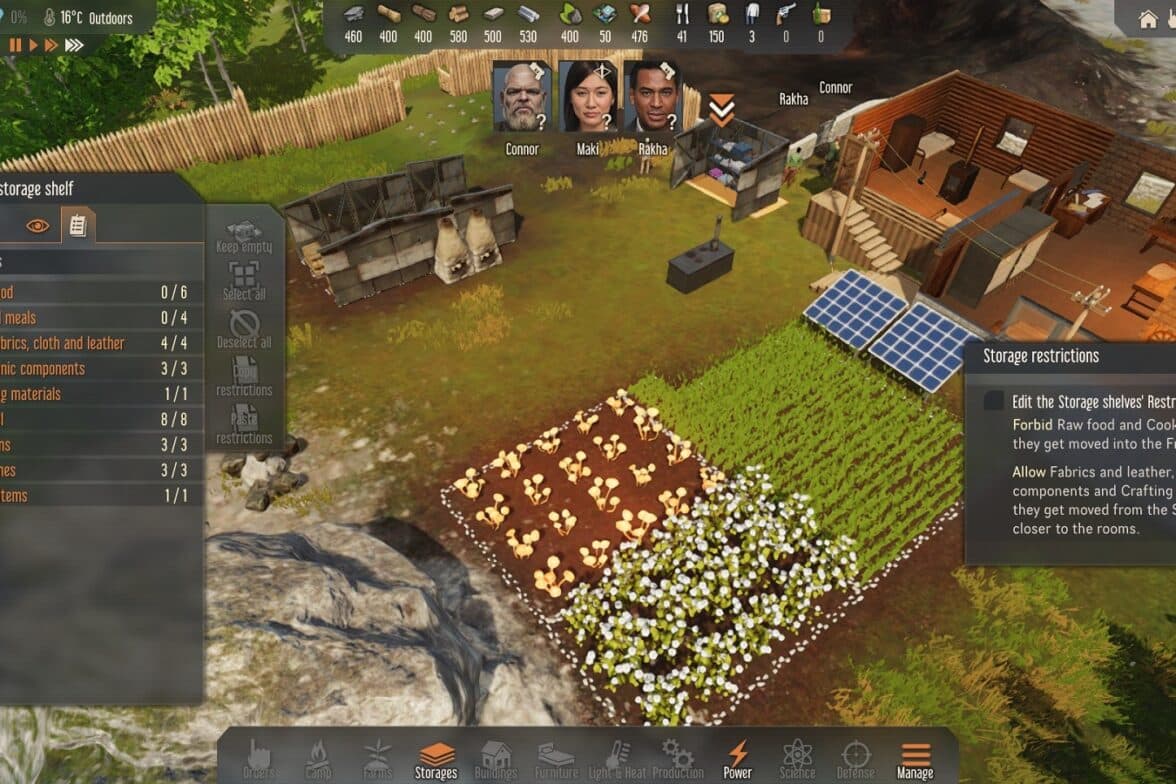
Task: Copy restrictions from this storage shelf
Action: 244,378
